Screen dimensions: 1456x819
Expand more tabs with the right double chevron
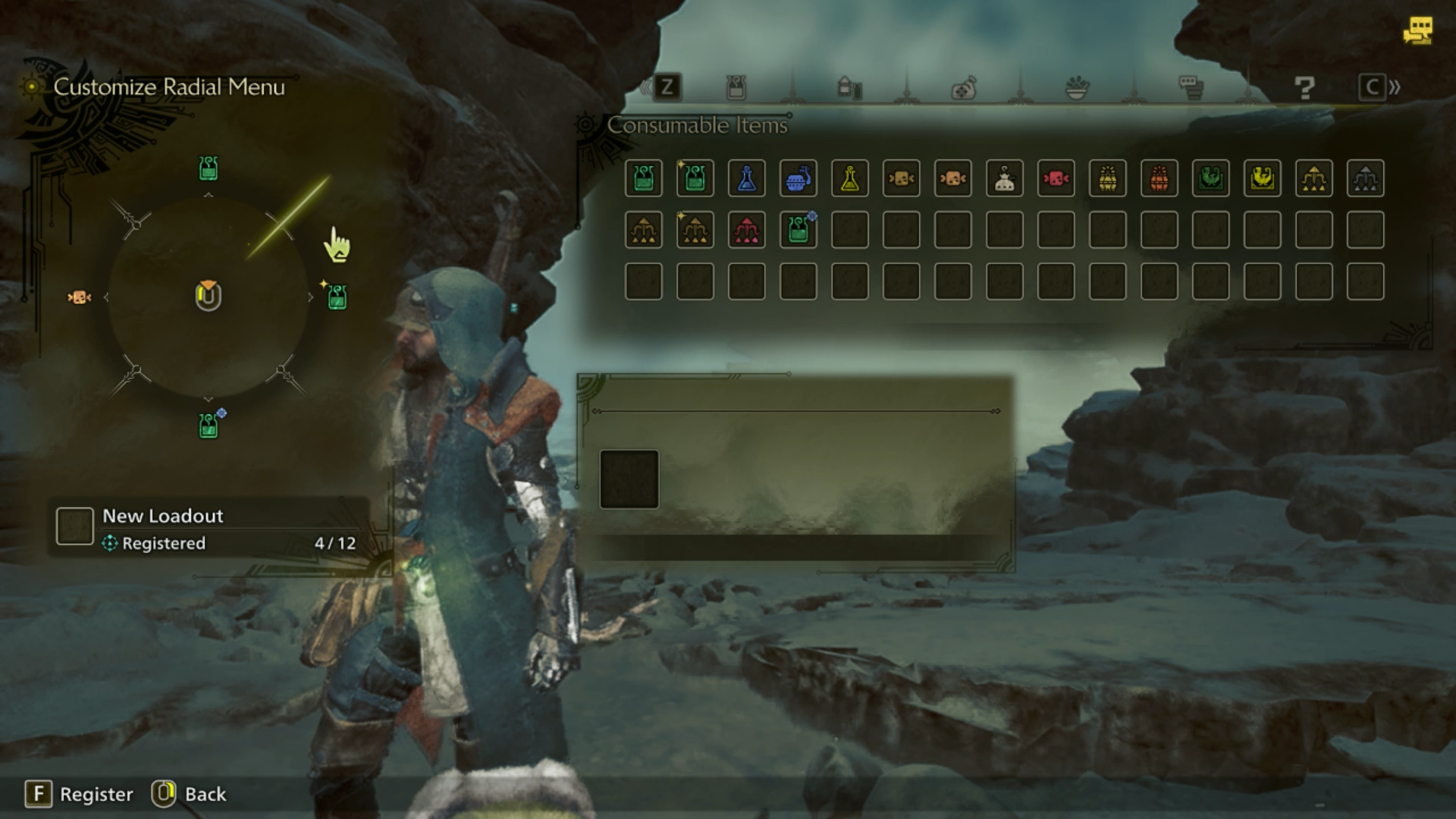coord(1395,86)
